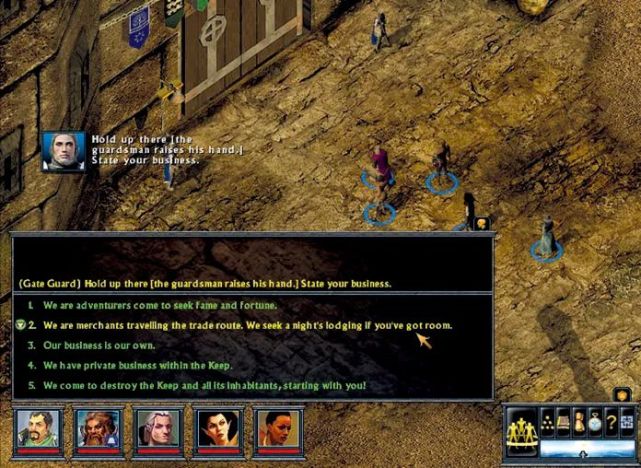Open the question mark help button
Viewport: 641px width, 468px height.
608,424
